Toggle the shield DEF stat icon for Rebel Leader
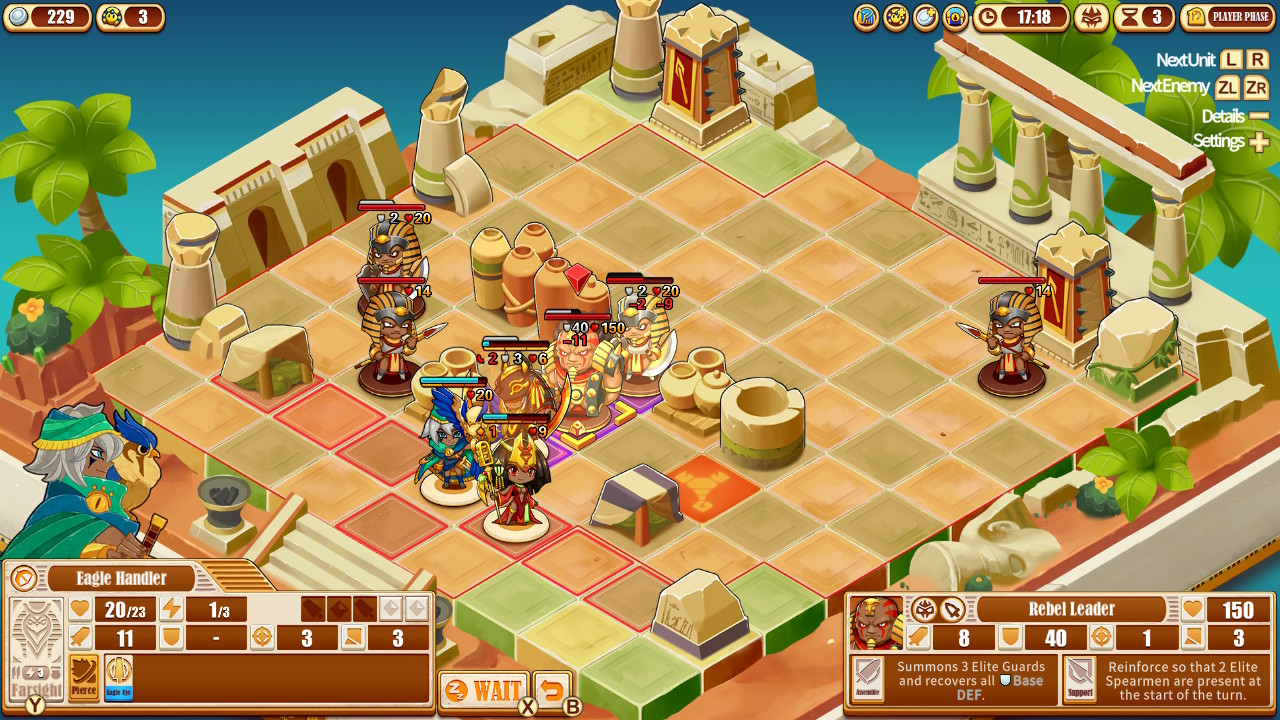The width and height of the screenshot is (1280, 720). click(1009, 637)
